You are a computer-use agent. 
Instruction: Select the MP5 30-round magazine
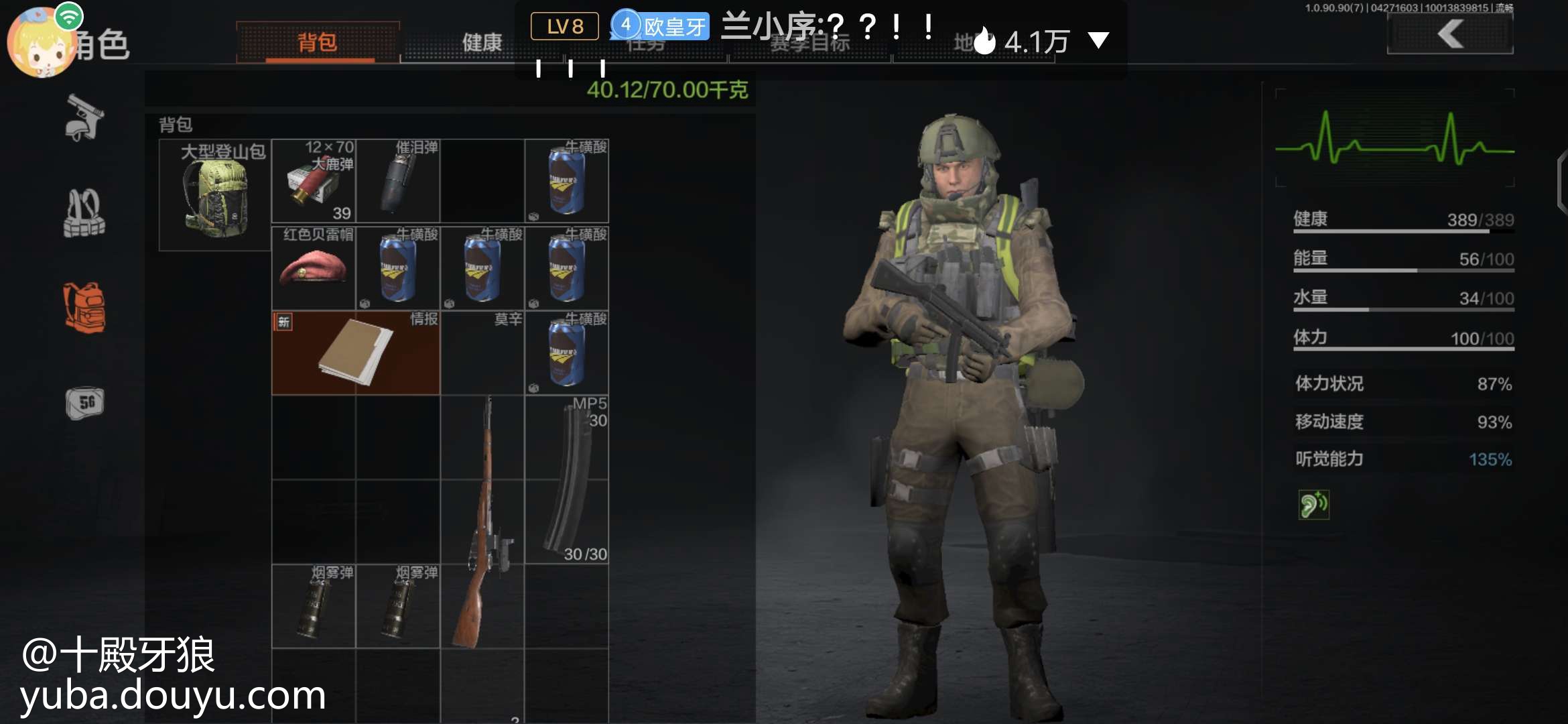[567, 480]
